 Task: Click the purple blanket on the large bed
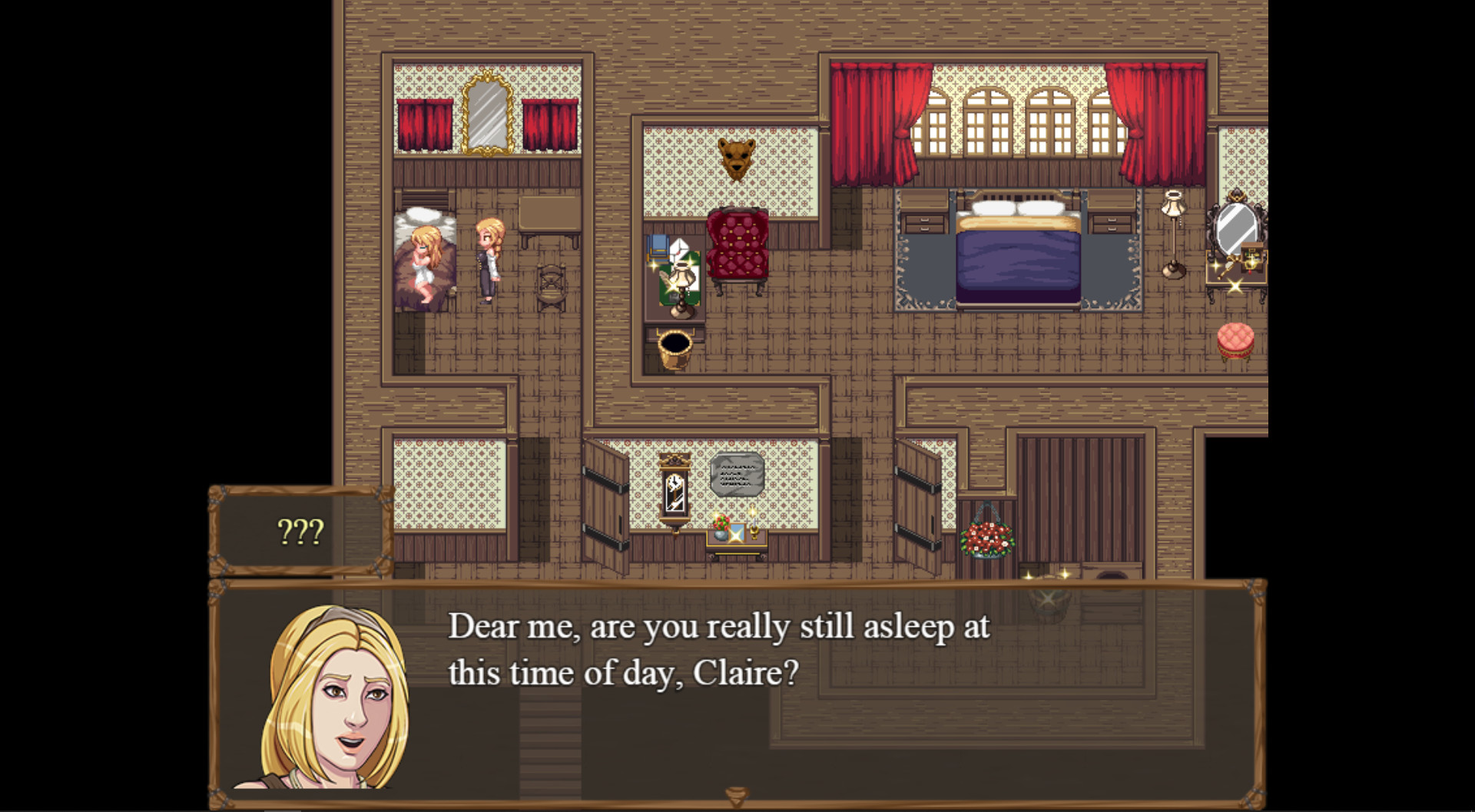[x=1018, y=265]
